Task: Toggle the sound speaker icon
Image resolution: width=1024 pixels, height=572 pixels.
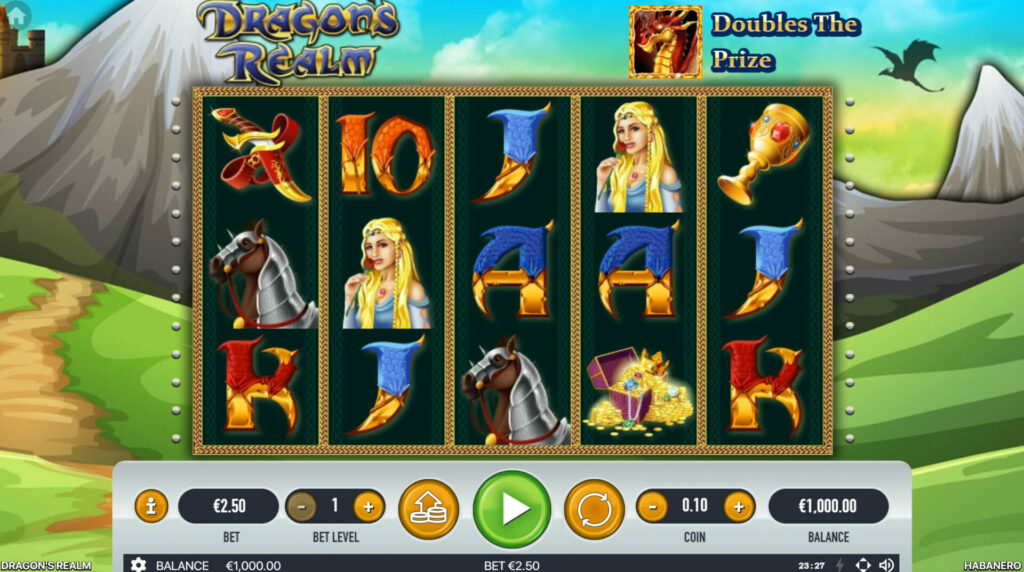Action: click(x=886, y=565)
